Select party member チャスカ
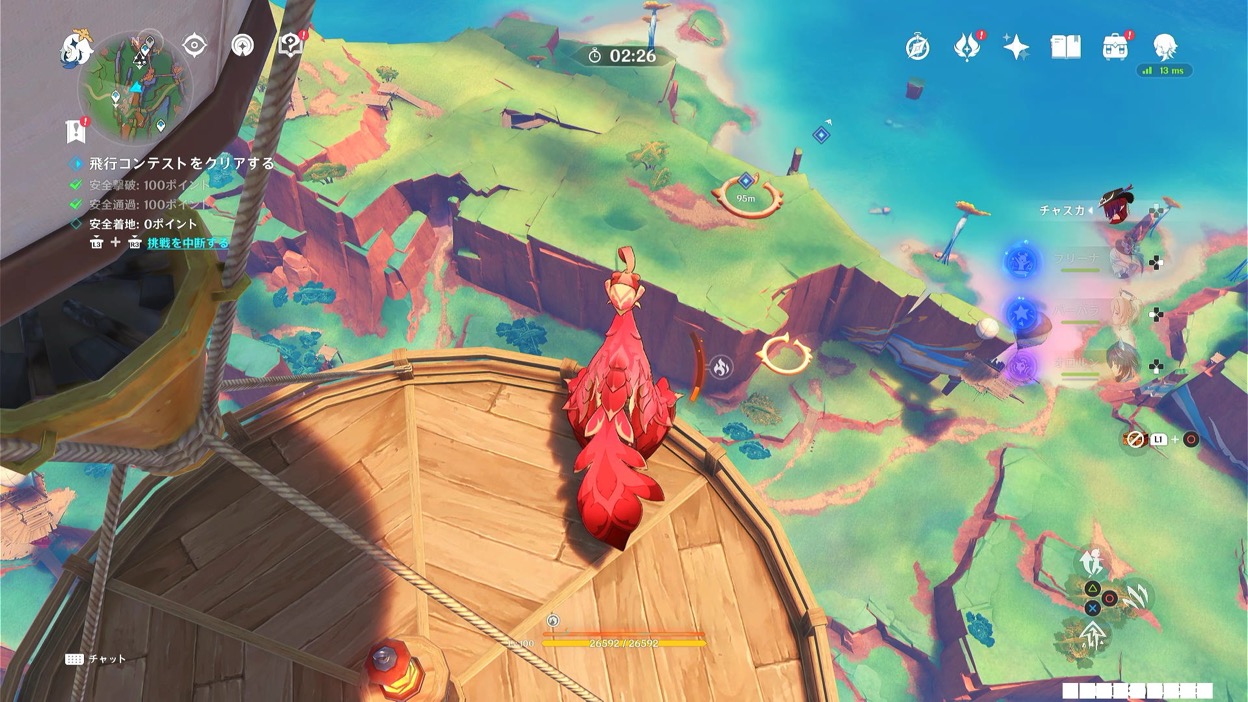 tap(1117, 211)
